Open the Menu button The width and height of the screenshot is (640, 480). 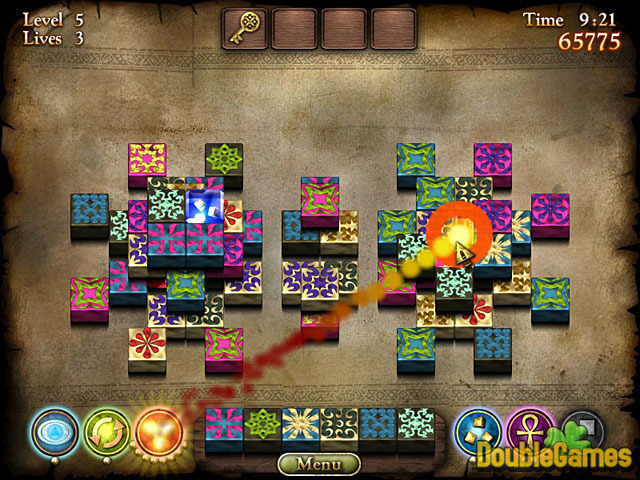coord(319,463)
